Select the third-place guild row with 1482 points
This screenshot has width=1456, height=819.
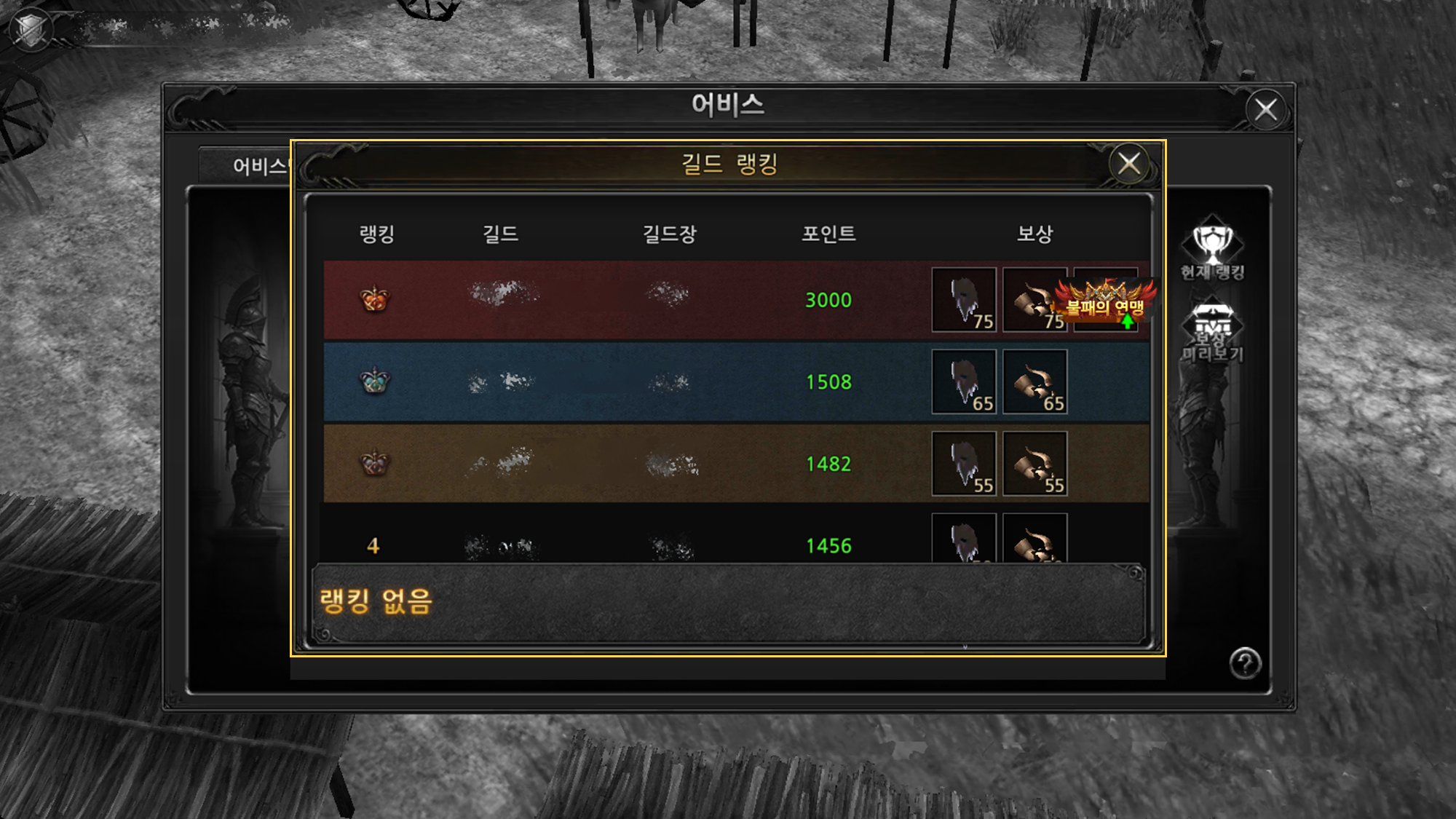click(x=626, y=464)
